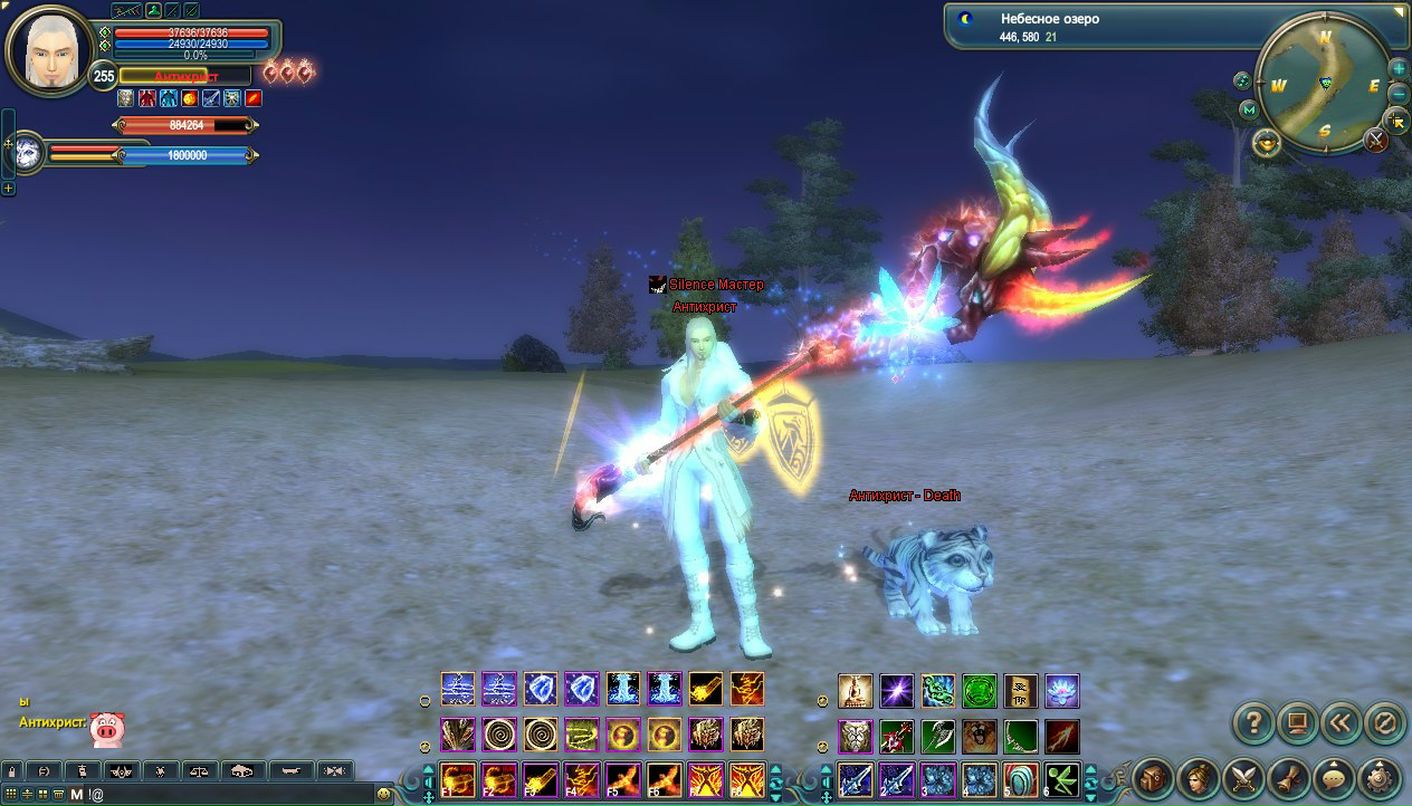Open the crossed swords skills button
Screen dimensions: 1412x806
point(1243,778)
